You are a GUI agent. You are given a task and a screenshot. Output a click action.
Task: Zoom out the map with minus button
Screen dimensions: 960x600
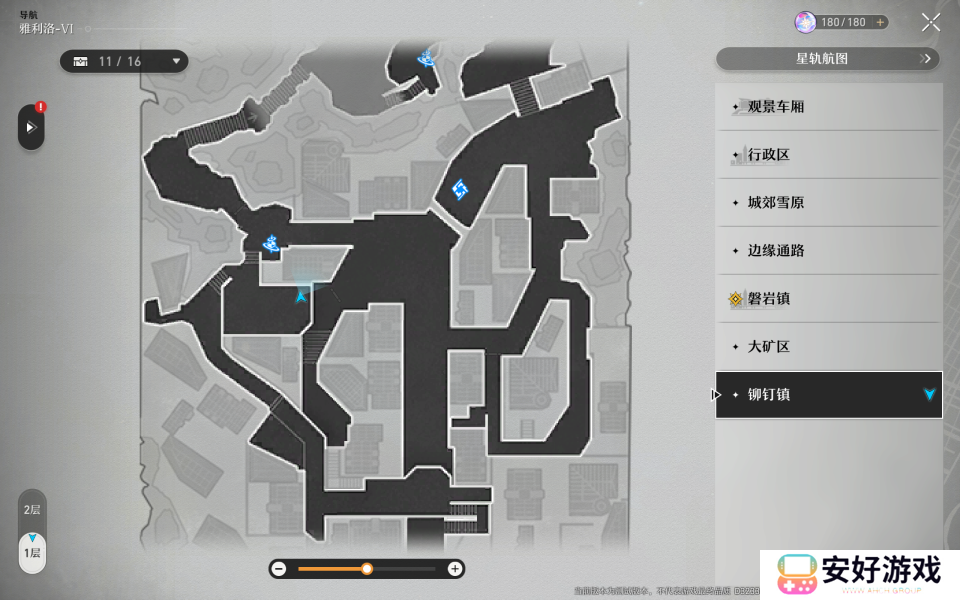(x=279, y=569)
